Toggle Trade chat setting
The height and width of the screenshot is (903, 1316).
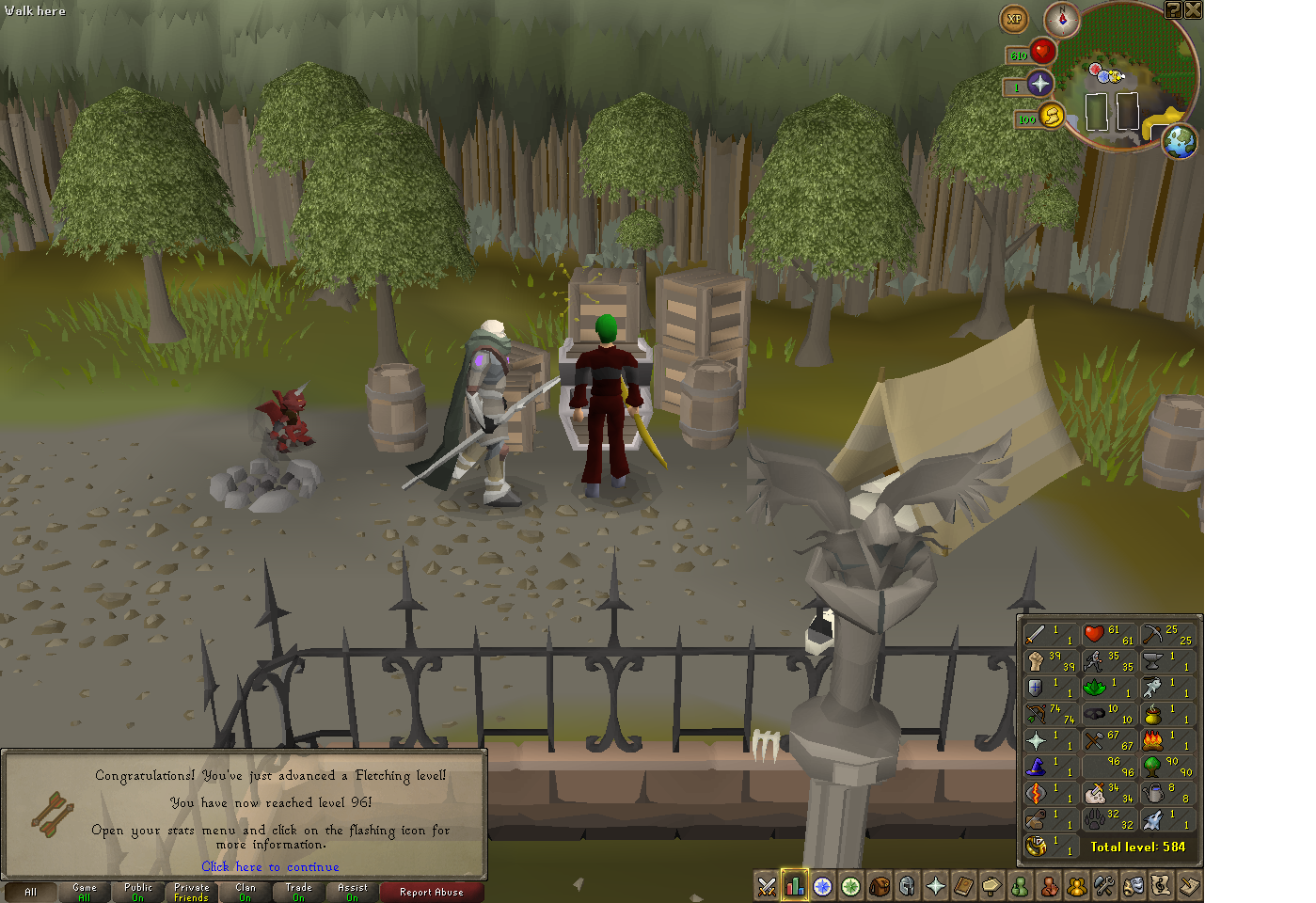(297, 892)
